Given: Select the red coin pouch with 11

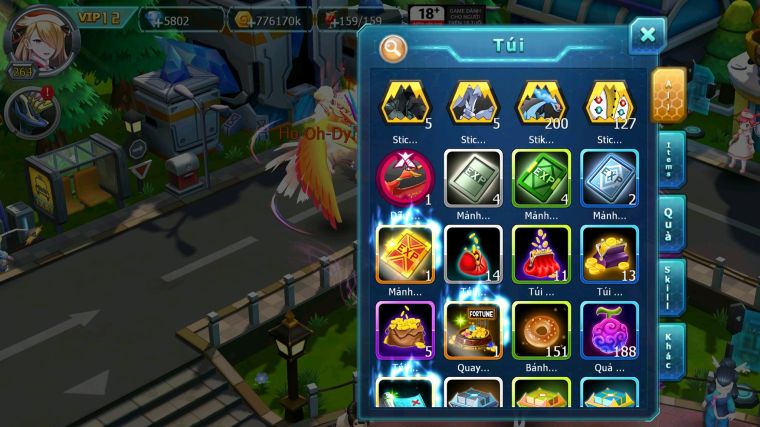Looking at the screenshot, I should (541, 253).
